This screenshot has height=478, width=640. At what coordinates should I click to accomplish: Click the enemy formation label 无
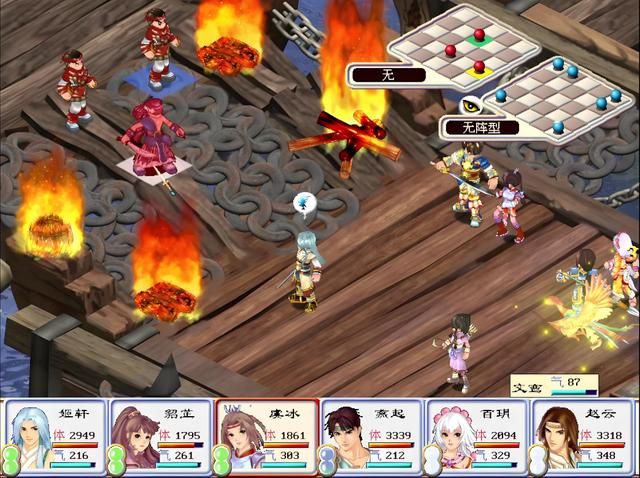tap(387, 74)
